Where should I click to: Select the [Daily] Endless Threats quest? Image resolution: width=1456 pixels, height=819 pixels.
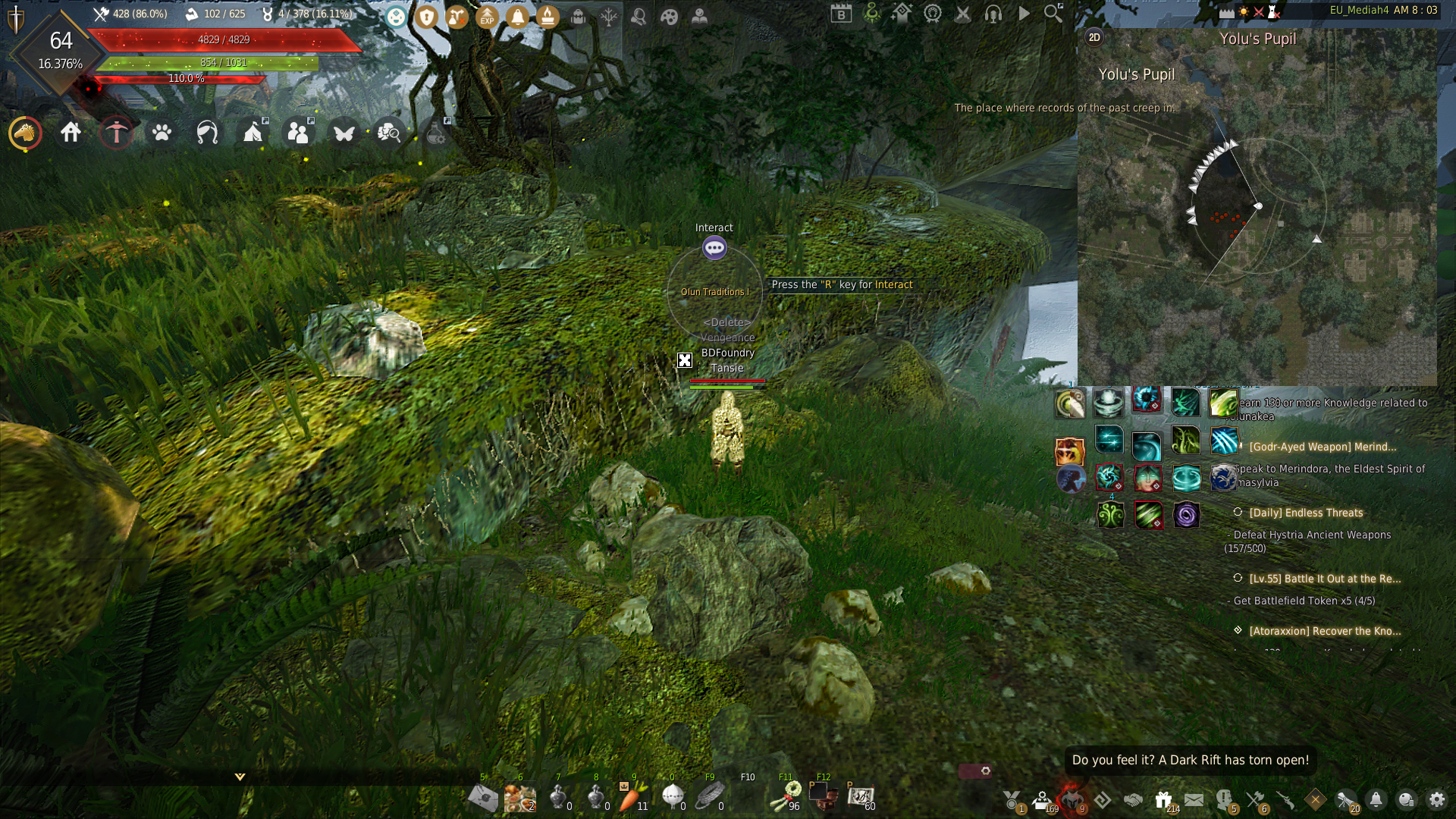pyautogui.click(x=1306, y=513)
